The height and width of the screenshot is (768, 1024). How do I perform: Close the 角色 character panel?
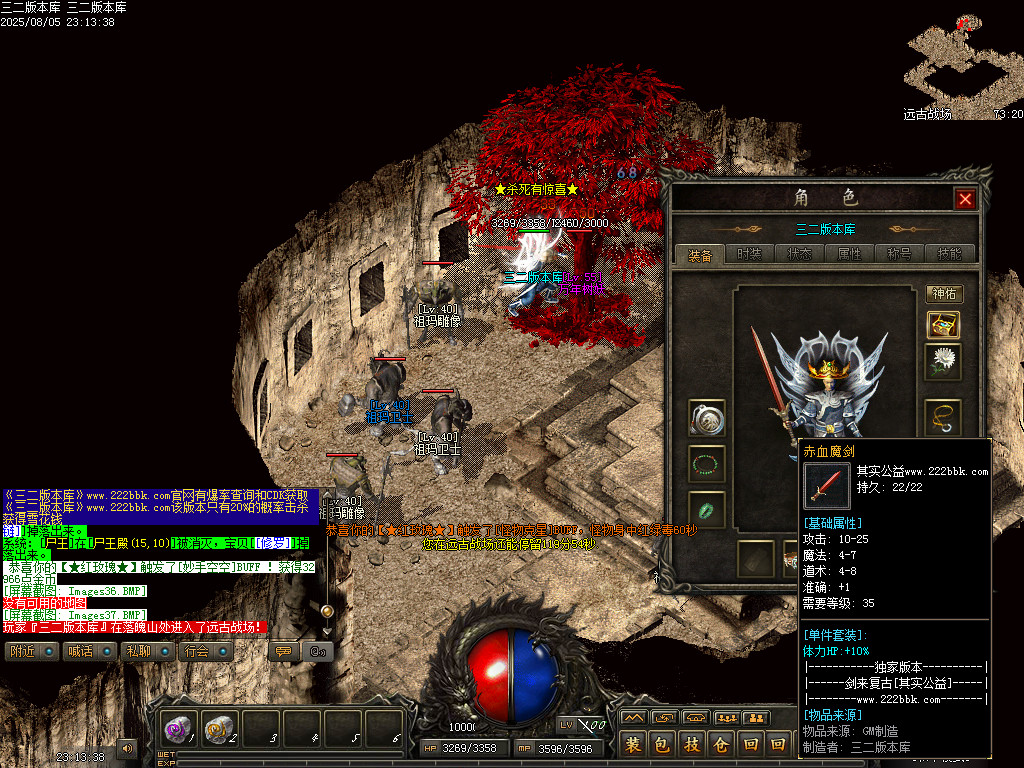point(965,199)
